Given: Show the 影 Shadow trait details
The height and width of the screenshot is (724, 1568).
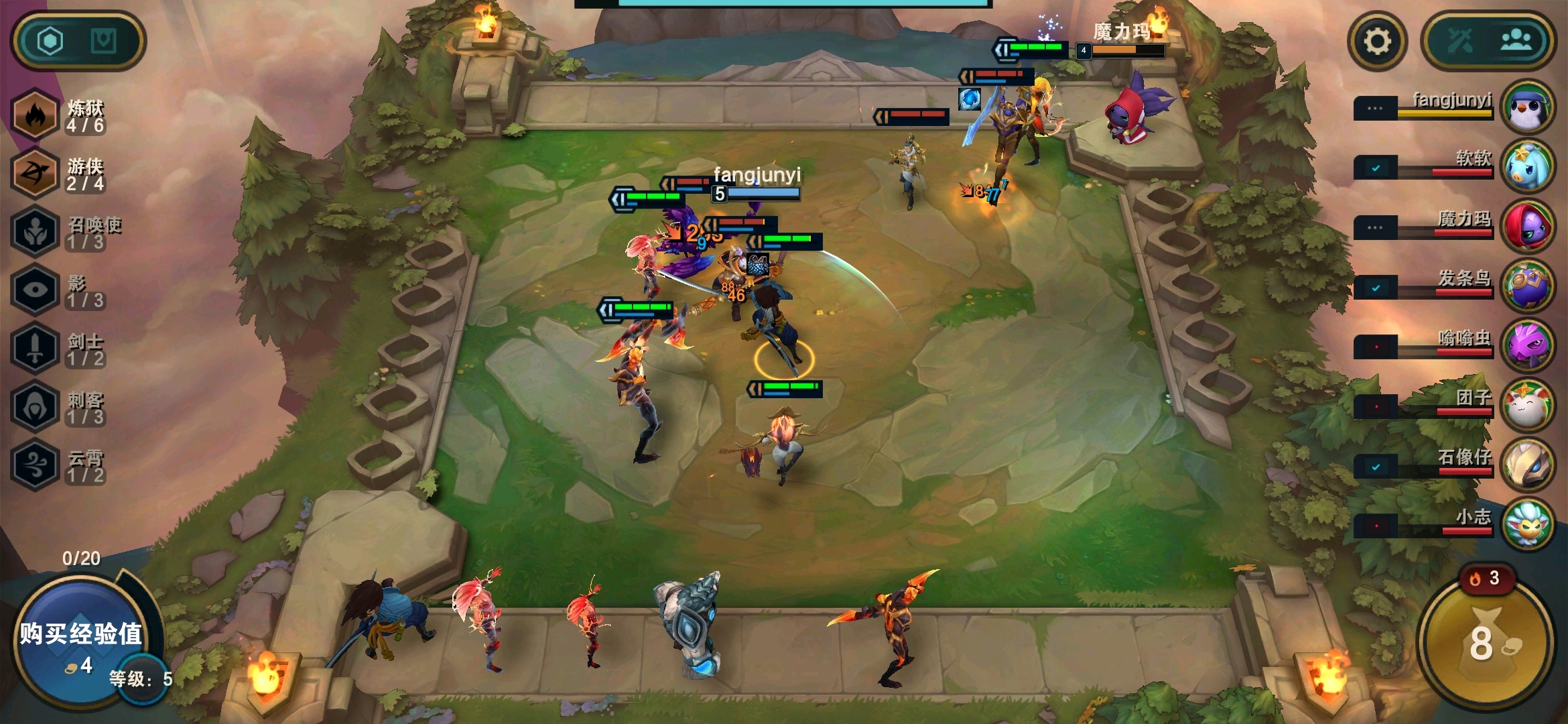Looking at the screenshot, I should [x=35, y=290].
